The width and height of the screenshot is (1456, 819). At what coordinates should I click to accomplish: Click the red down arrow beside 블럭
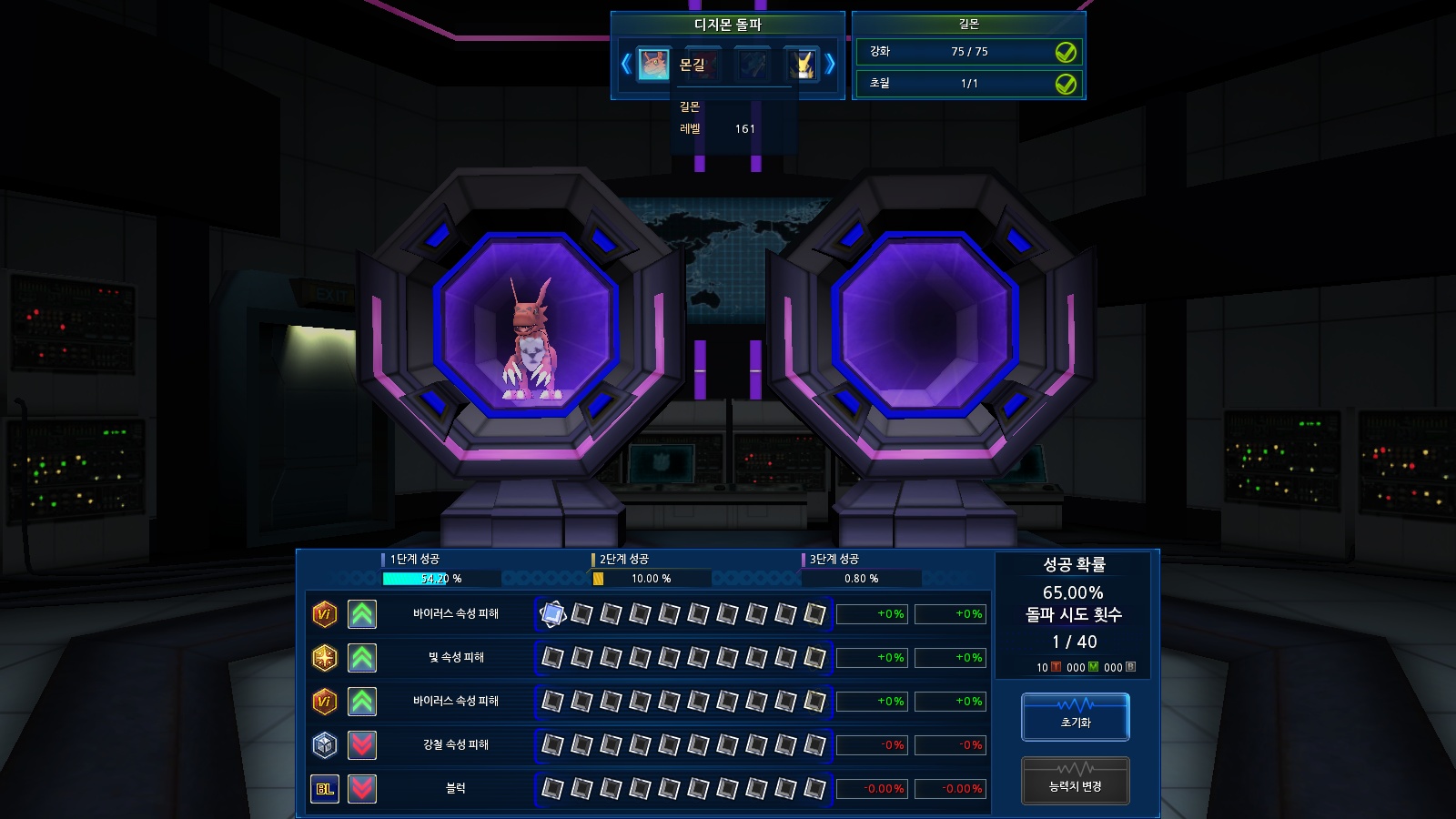362,788
